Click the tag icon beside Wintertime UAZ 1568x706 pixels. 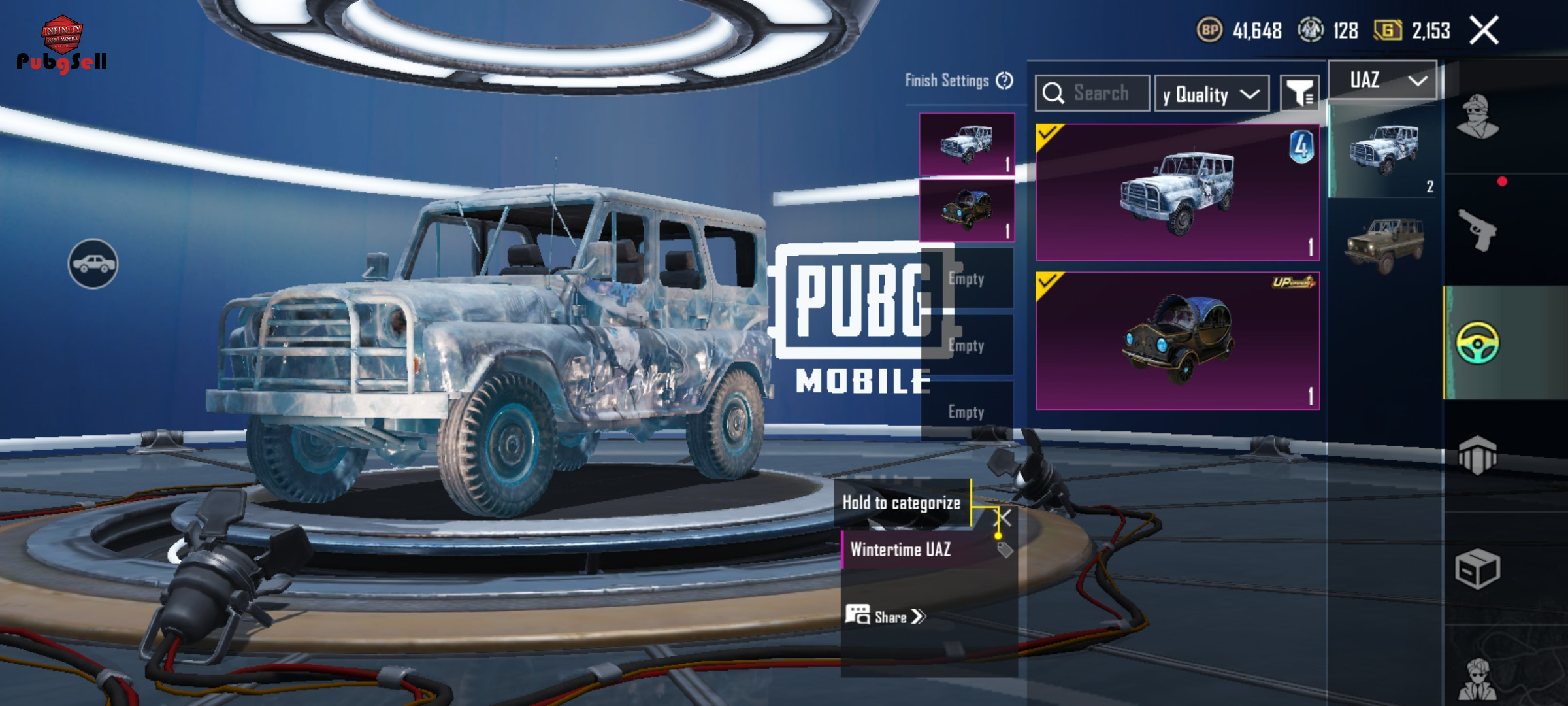point(1005,550)
